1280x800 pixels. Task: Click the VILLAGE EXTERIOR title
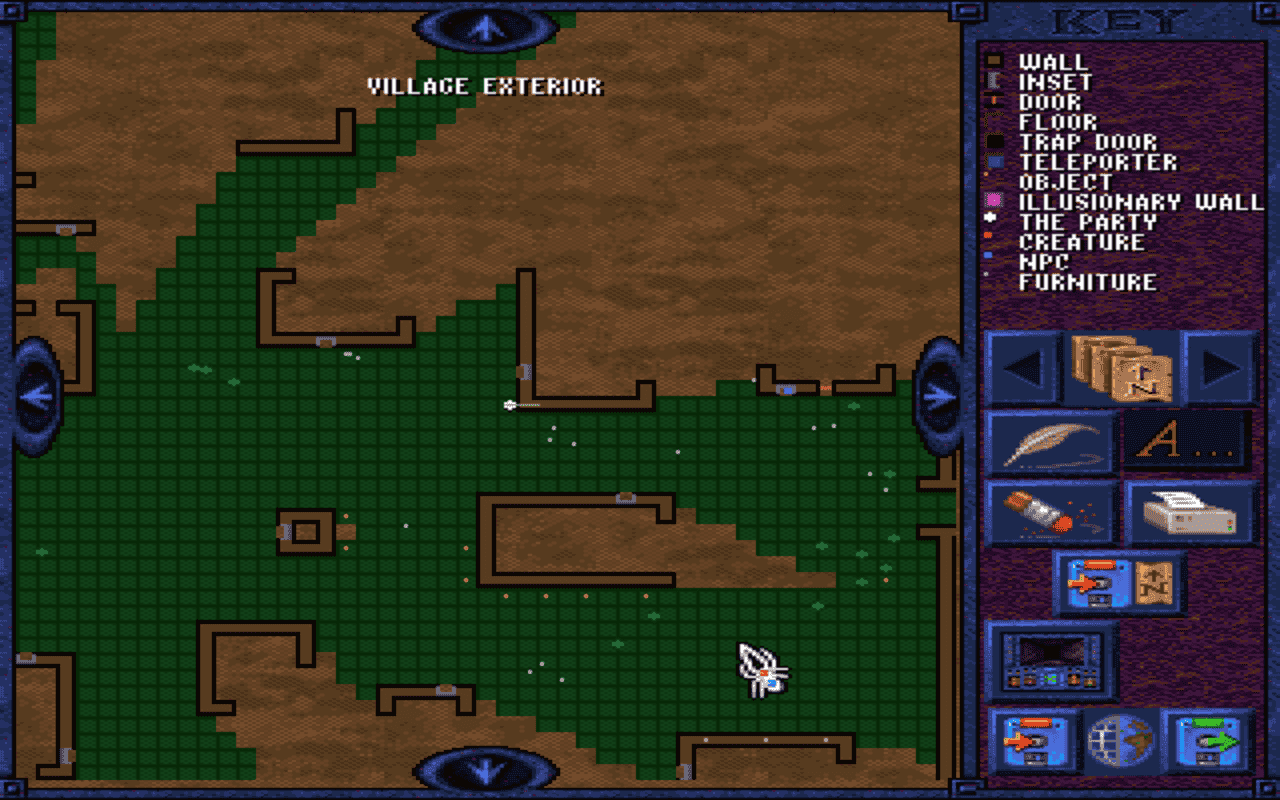484,86
